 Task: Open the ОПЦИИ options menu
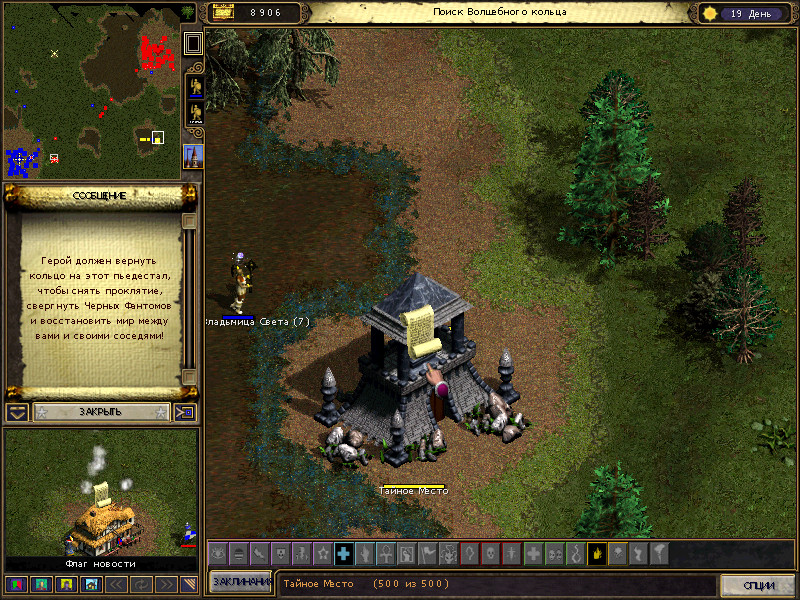tap(757, 585)
